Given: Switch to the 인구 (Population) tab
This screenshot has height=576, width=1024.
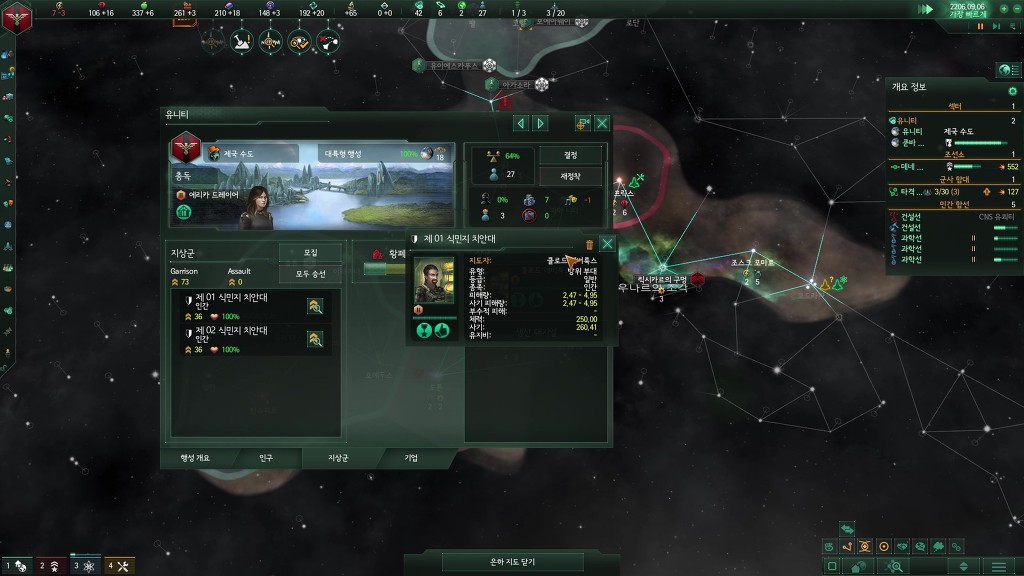Looking at the screenshot, I should pyautogui.click(x=266, y=457).
